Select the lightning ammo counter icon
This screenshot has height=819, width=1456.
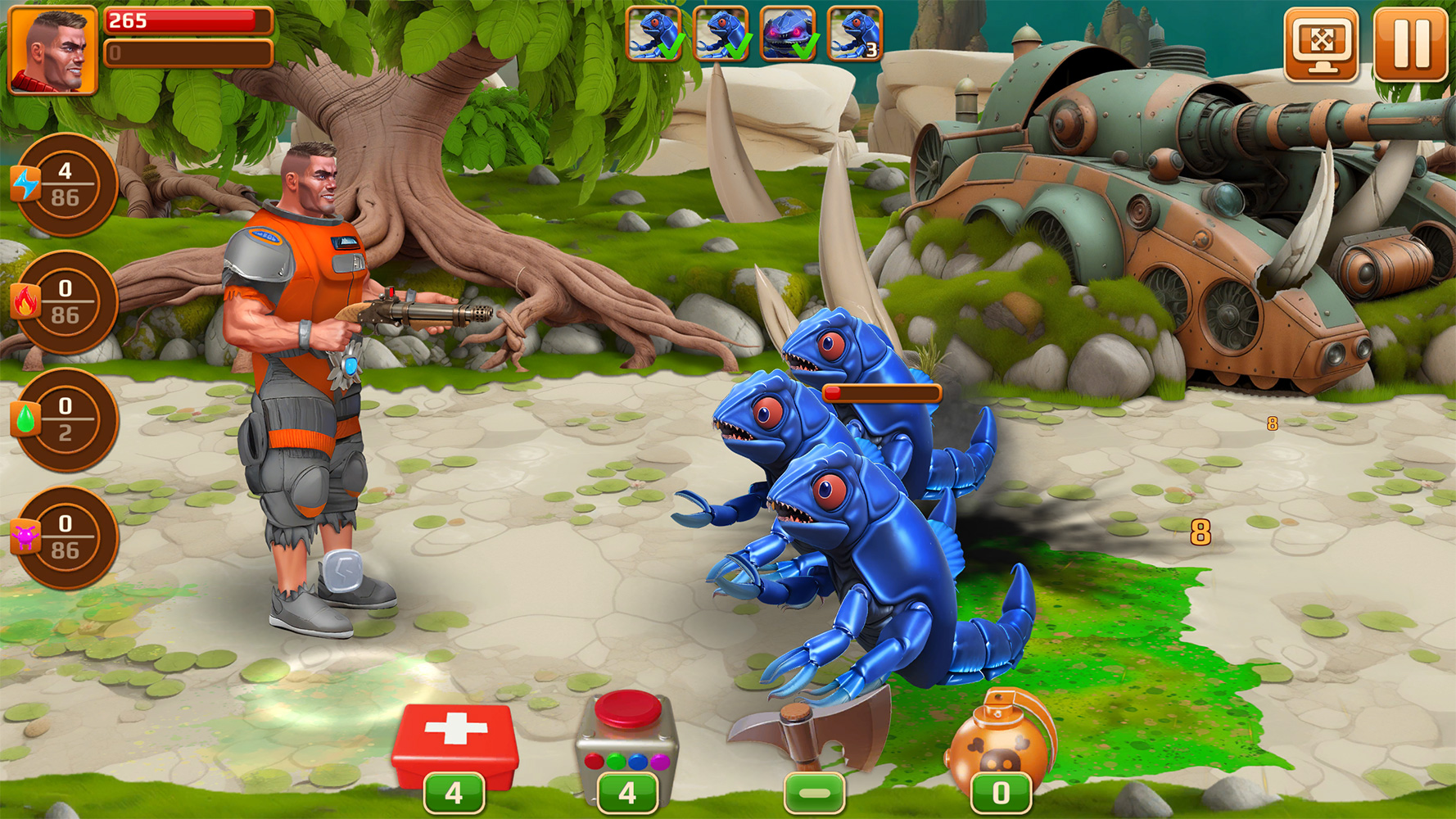click(66, 183)
